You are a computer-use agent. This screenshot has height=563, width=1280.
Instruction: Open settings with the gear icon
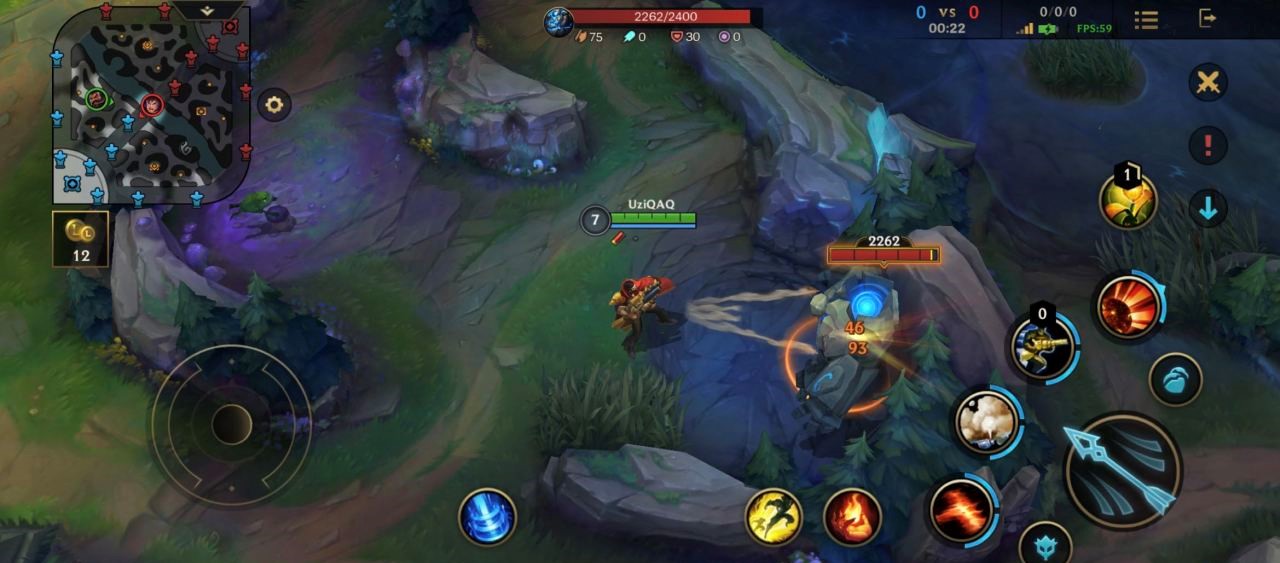(x=273, y=103)
